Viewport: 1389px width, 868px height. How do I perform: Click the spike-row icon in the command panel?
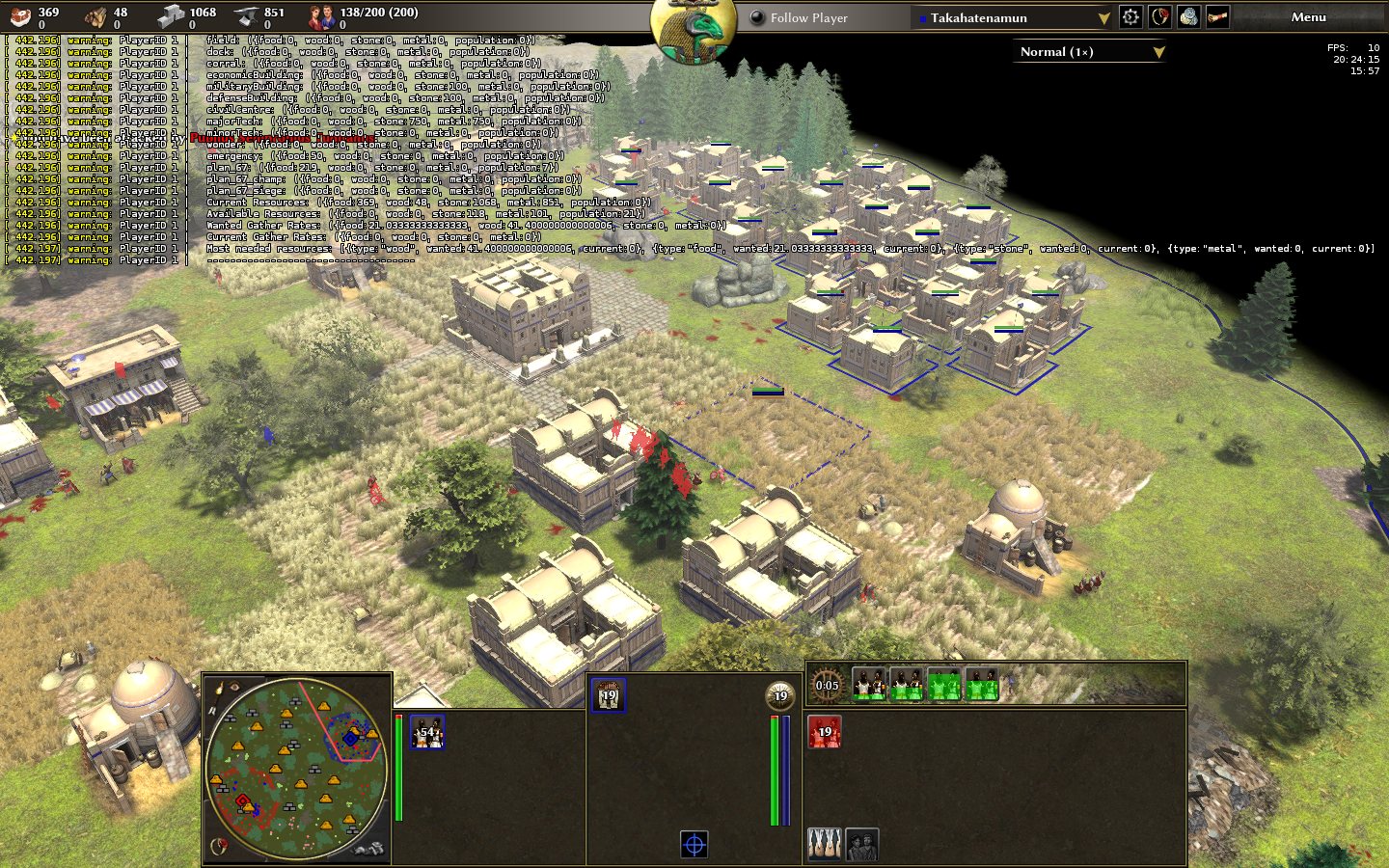click(824, 845)
